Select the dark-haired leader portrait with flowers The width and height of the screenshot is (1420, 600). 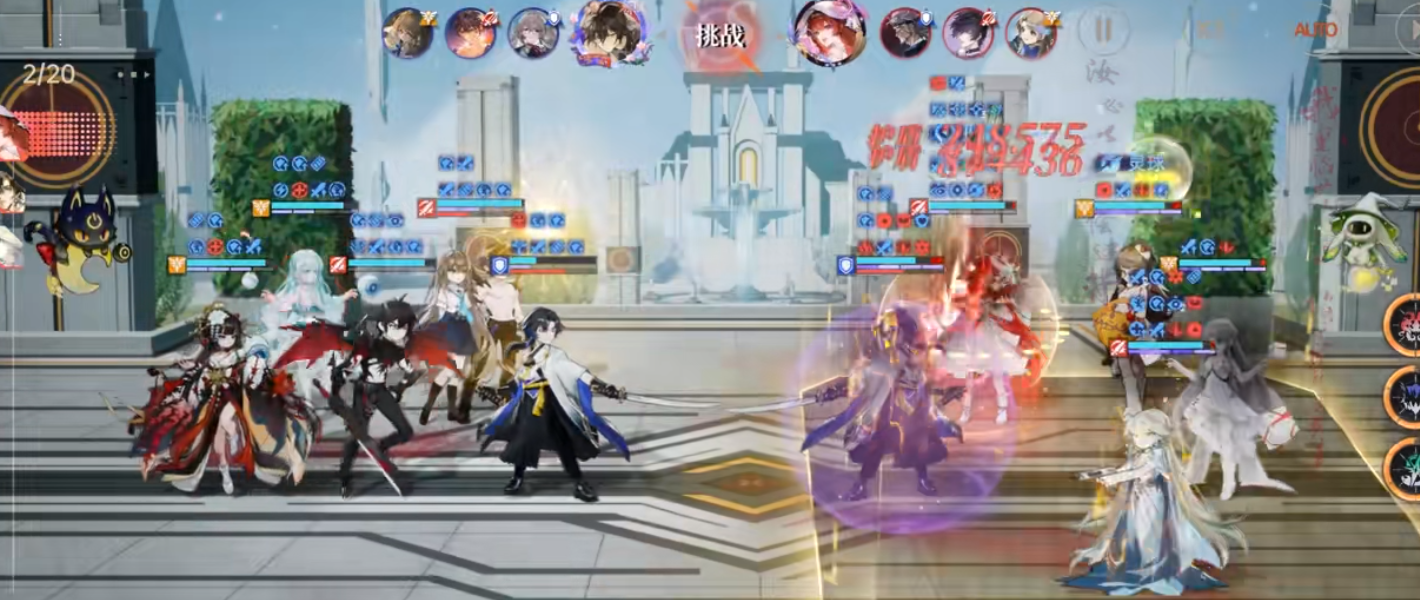tap(608, 32)
